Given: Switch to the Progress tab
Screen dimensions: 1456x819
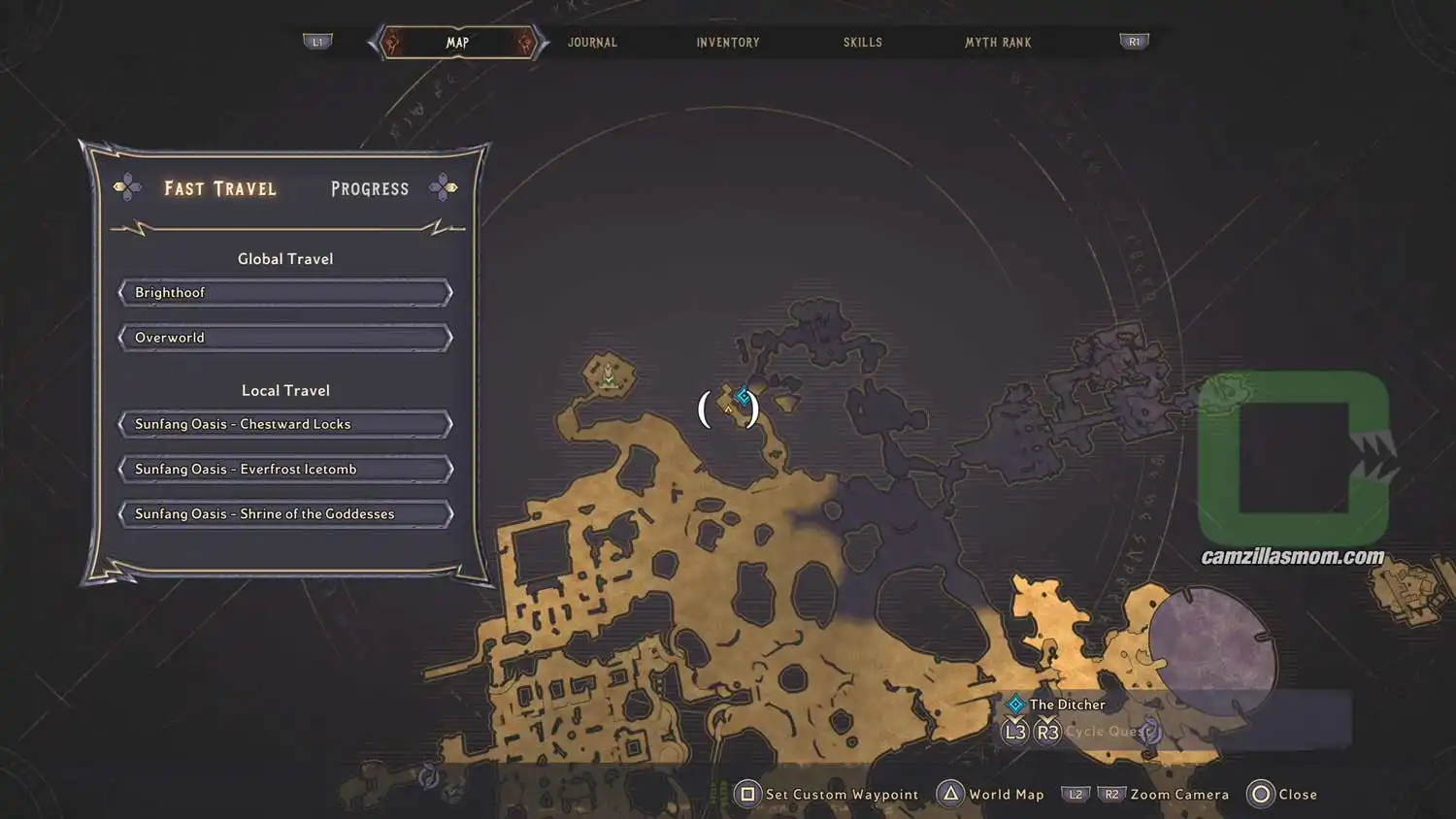Looking at the screenshot, I should [369, 188].
